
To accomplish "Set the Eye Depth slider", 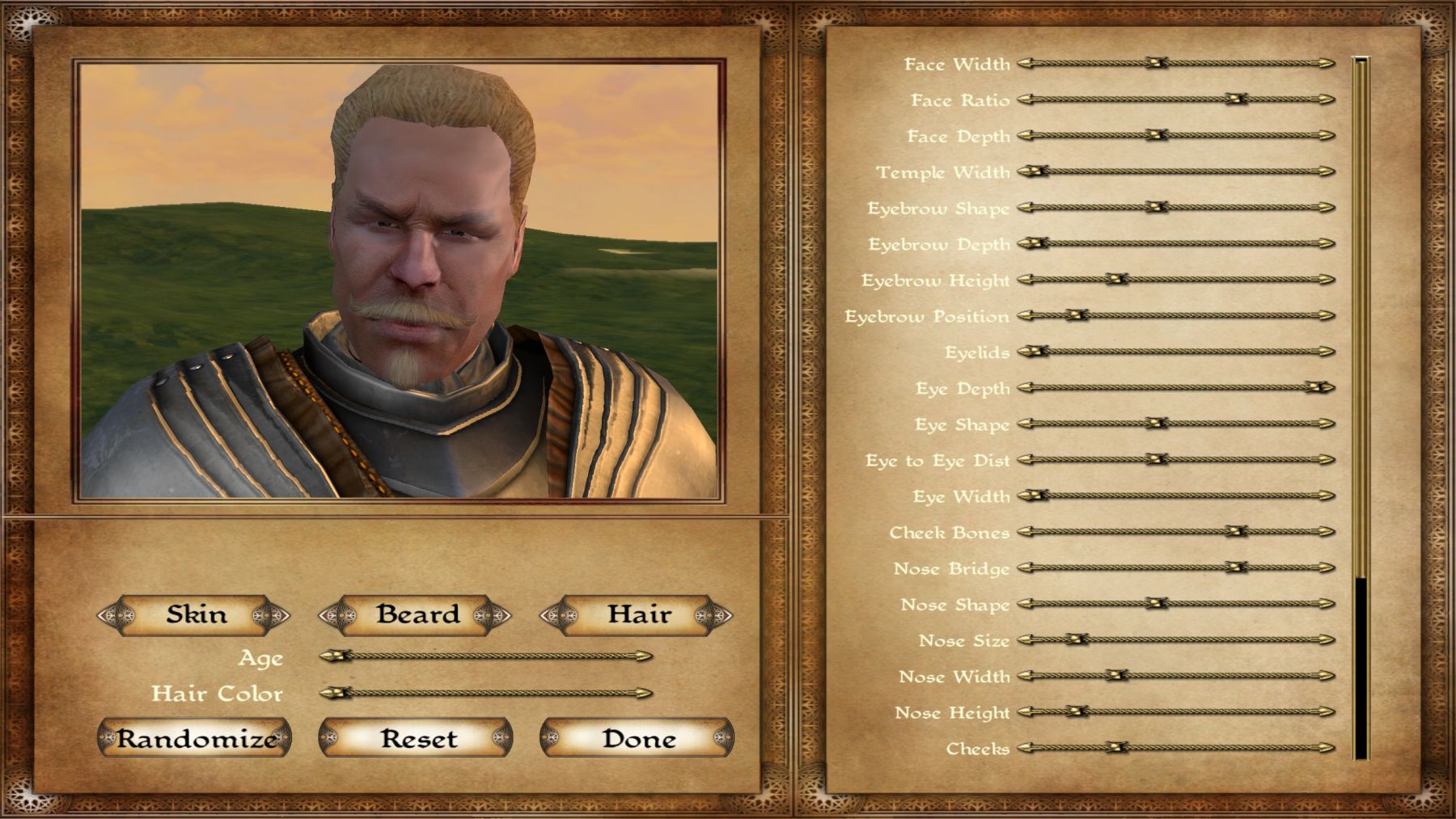I will click(1175, 388).
